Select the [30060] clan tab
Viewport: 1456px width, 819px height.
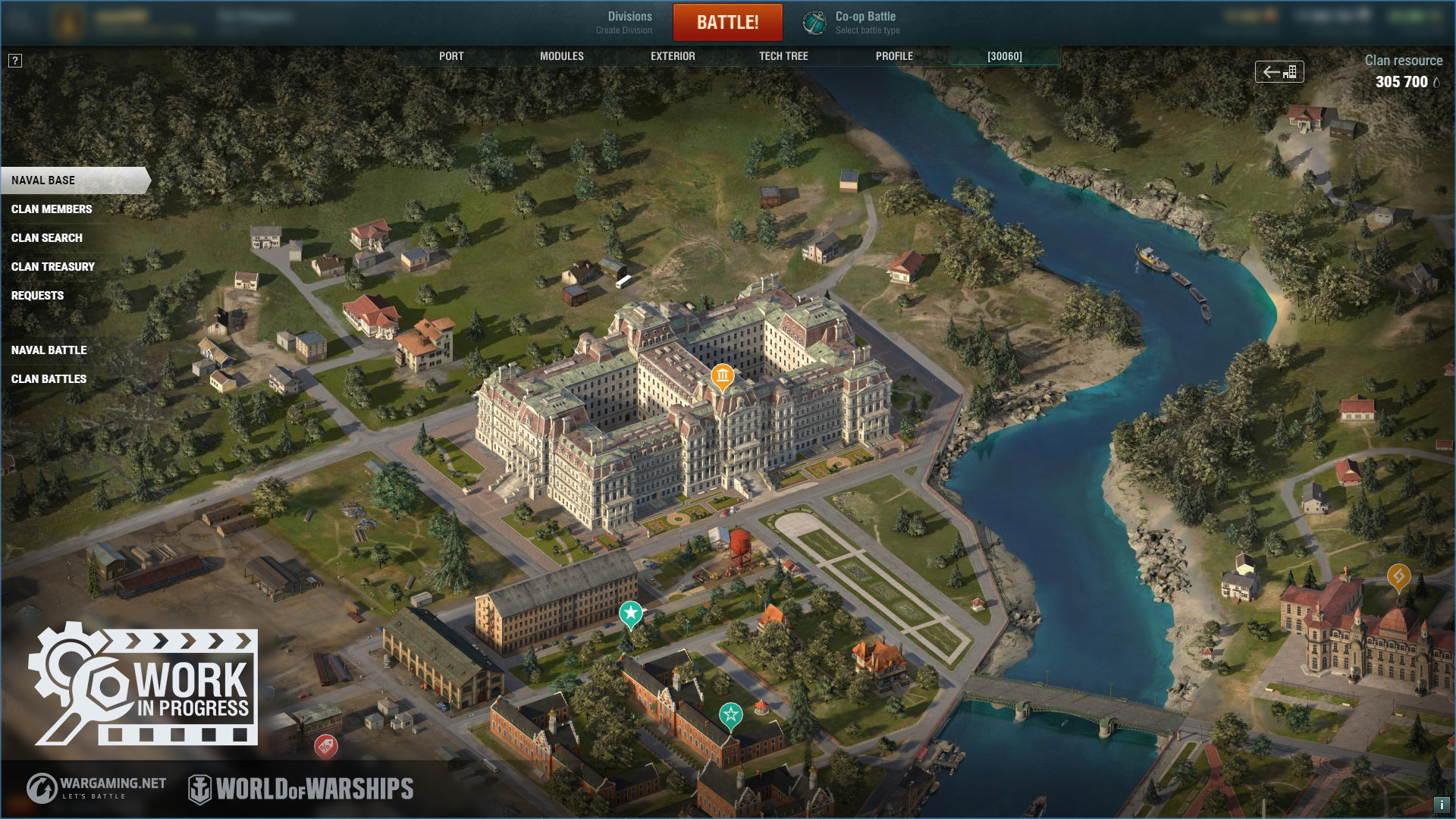tap(1005, 56)
